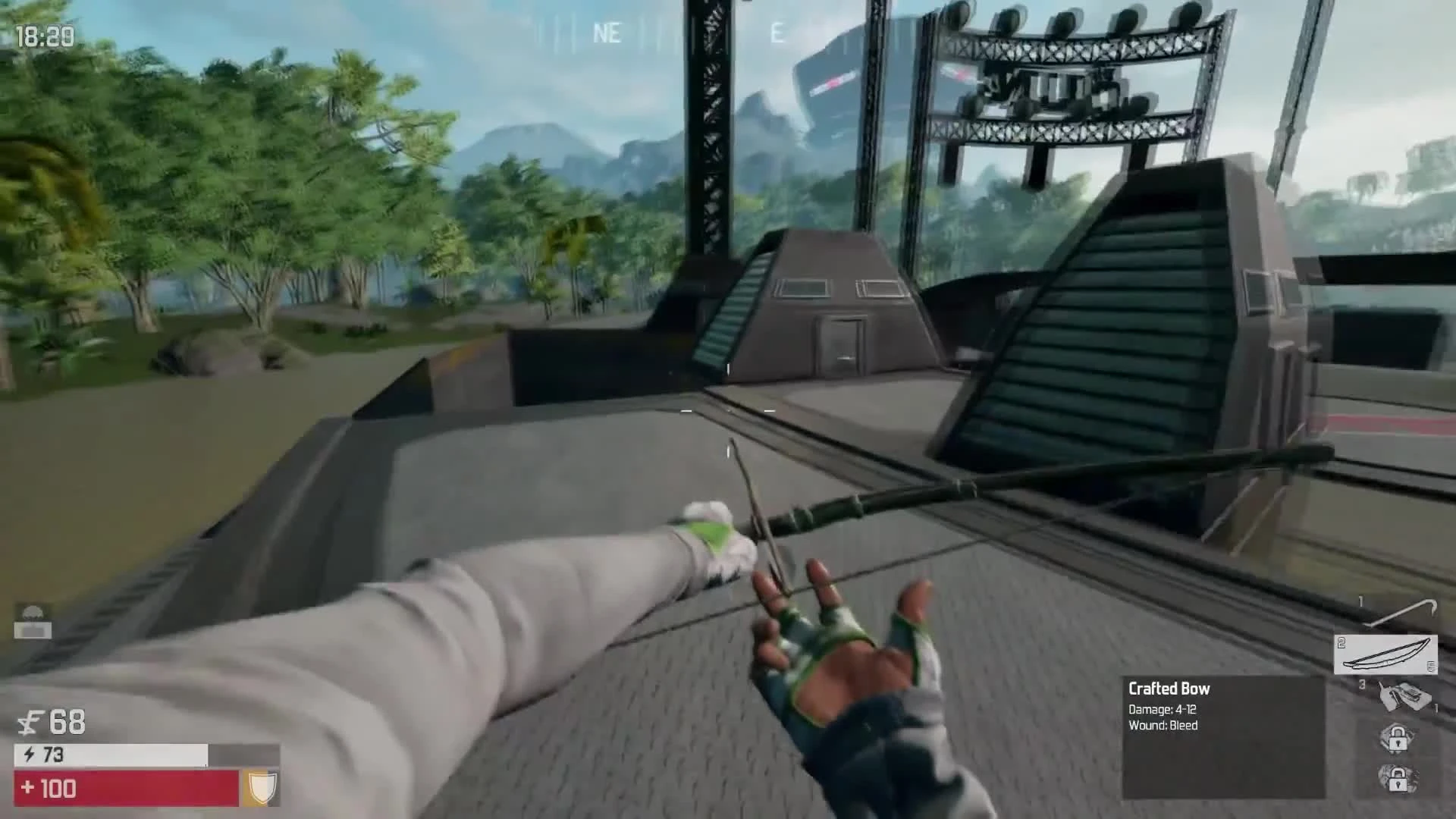Switch to hotbar slot number 2 label
This screenshot has width=1456, height=819.
point(1341,643)
